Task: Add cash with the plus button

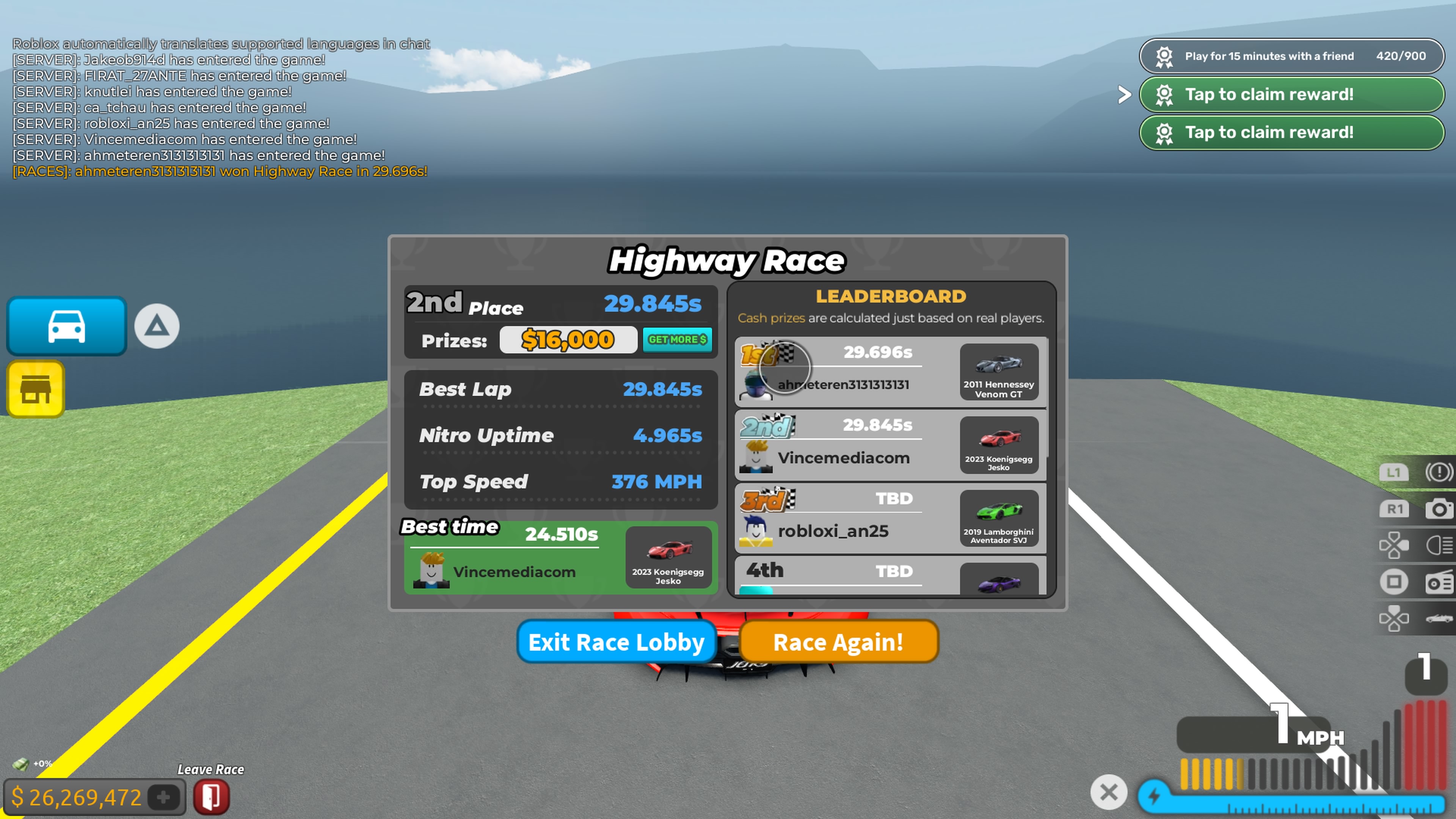Action: point(163,797)
